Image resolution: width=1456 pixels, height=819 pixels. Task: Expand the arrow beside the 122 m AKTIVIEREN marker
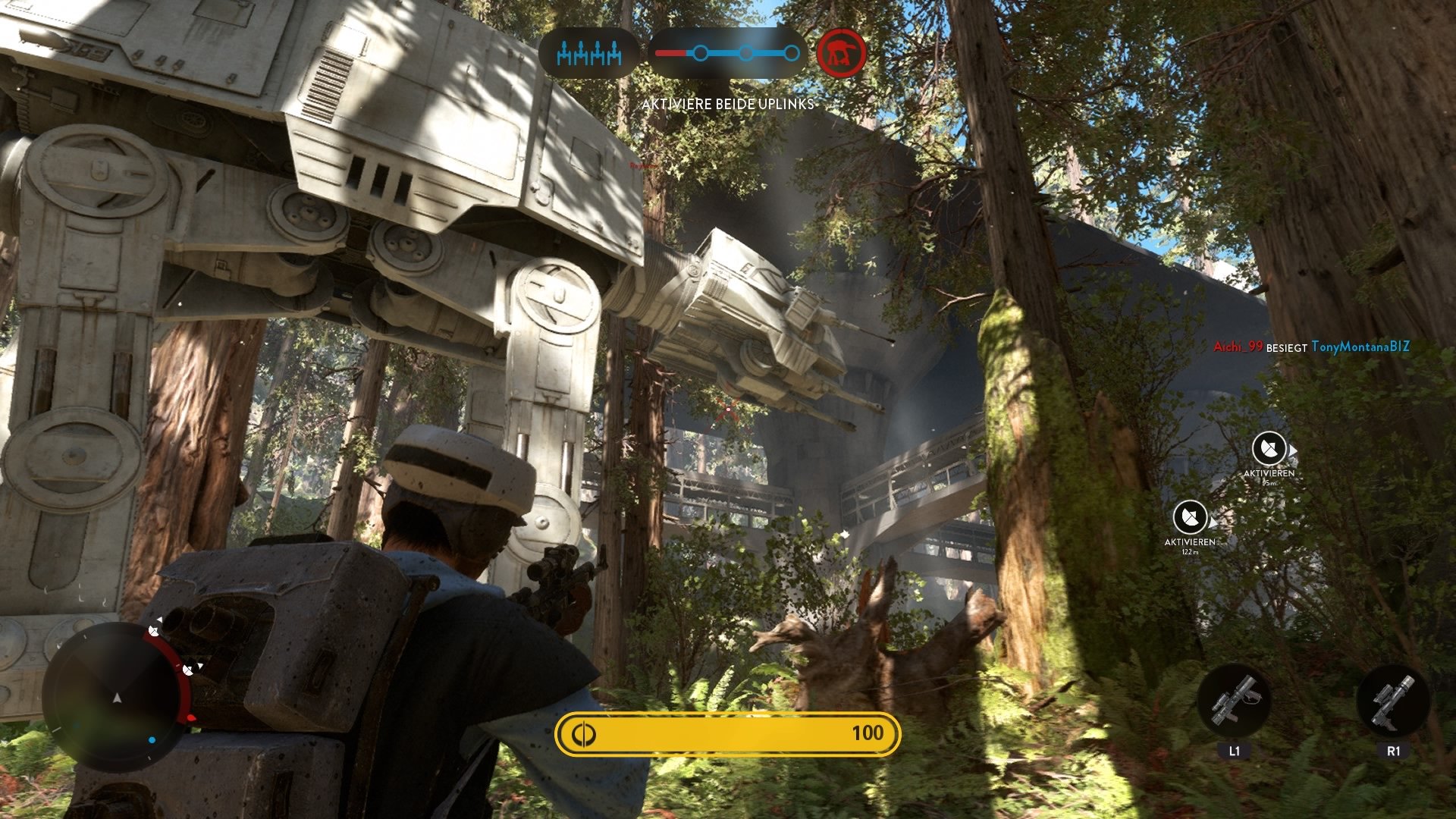pos(1213,522)
